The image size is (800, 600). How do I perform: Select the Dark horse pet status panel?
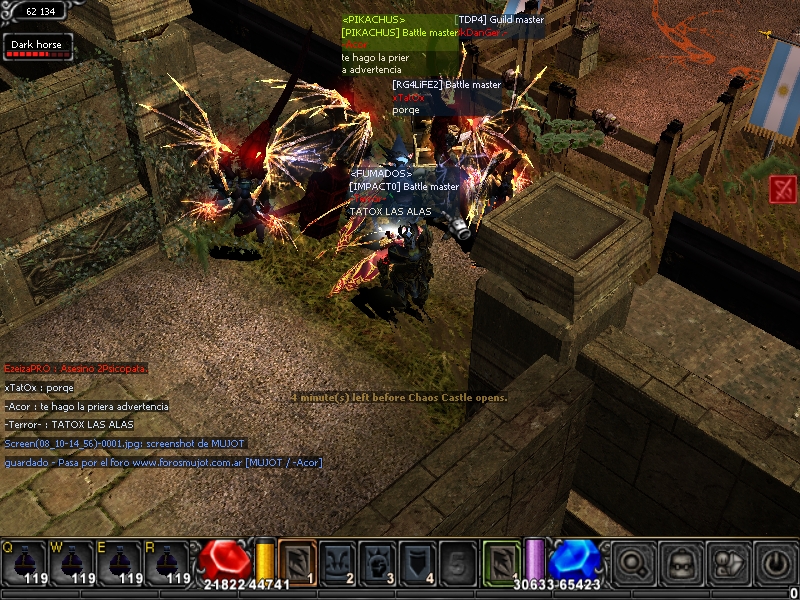coord(37,47)
